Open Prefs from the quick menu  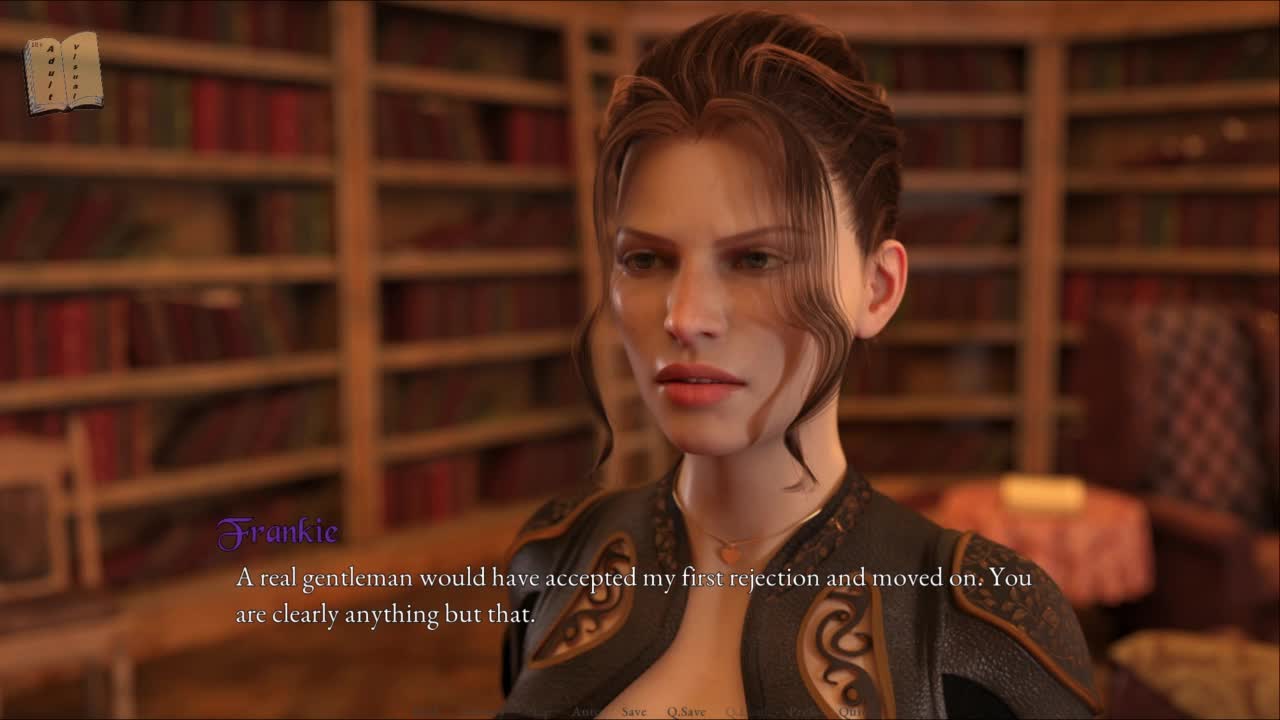coord(803,712)
